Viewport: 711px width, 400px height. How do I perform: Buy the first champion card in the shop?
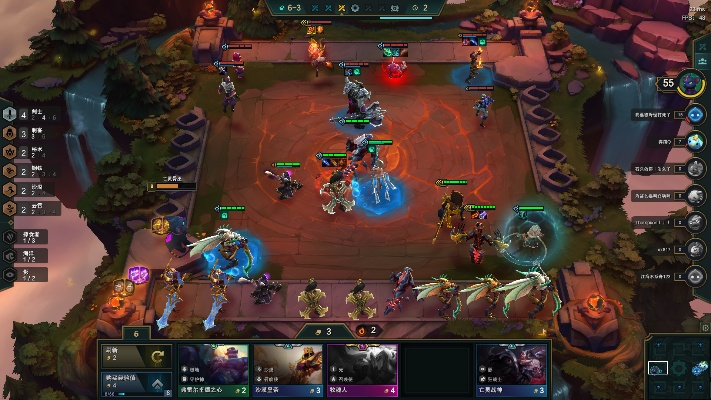click(212, 369)
